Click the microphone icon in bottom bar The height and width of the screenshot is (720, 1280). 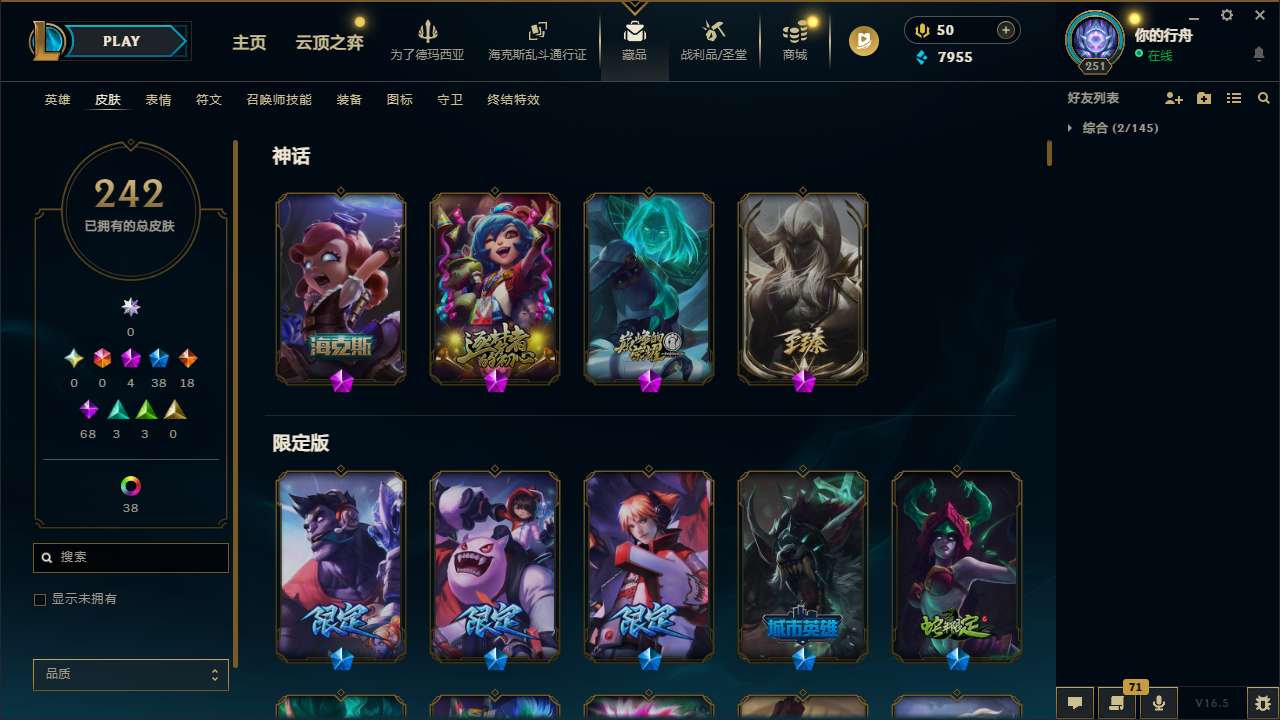coord(1157,701)
